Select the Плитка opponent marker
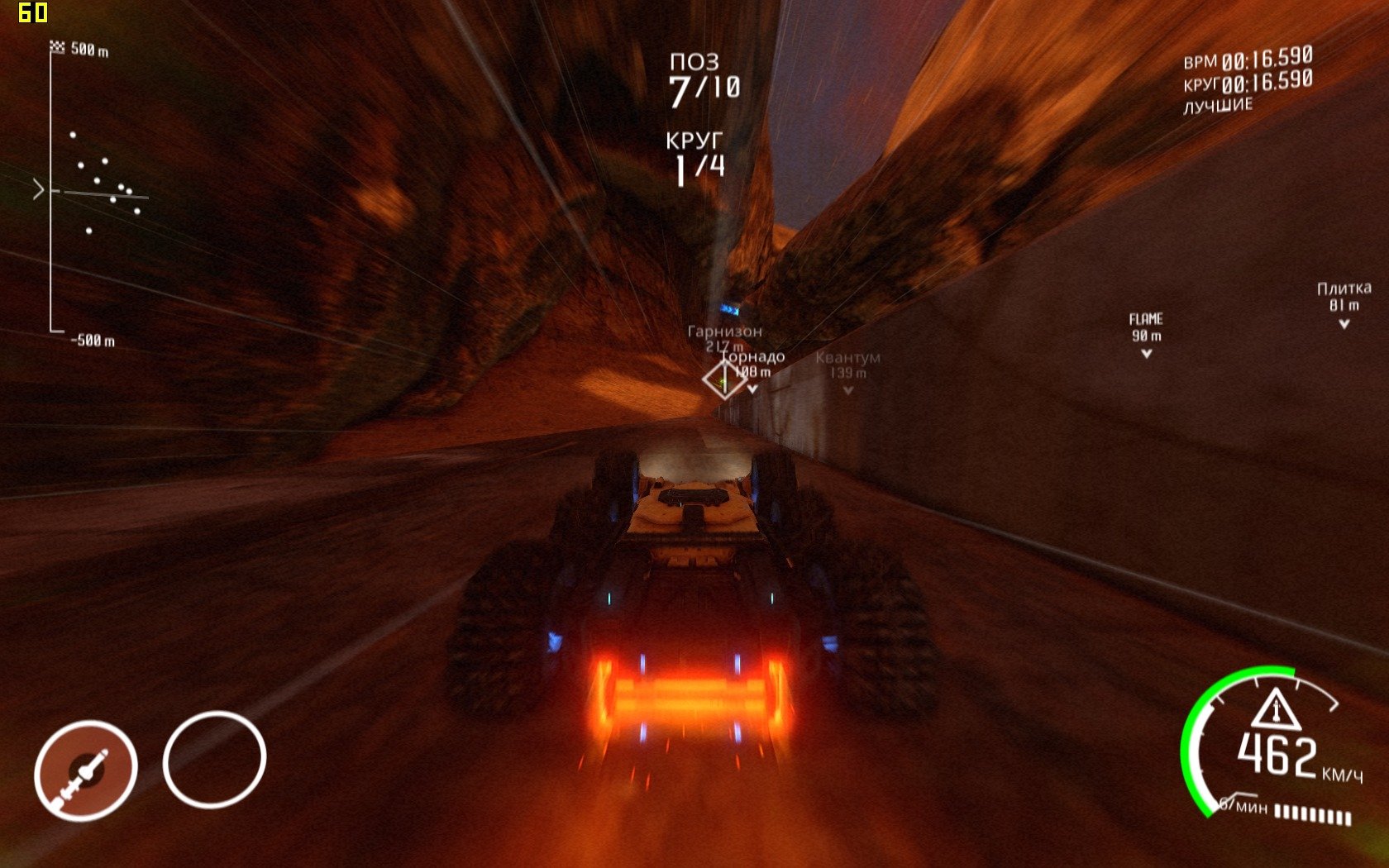This screenshot has width=1389, height=868. tap(1344, 303)
